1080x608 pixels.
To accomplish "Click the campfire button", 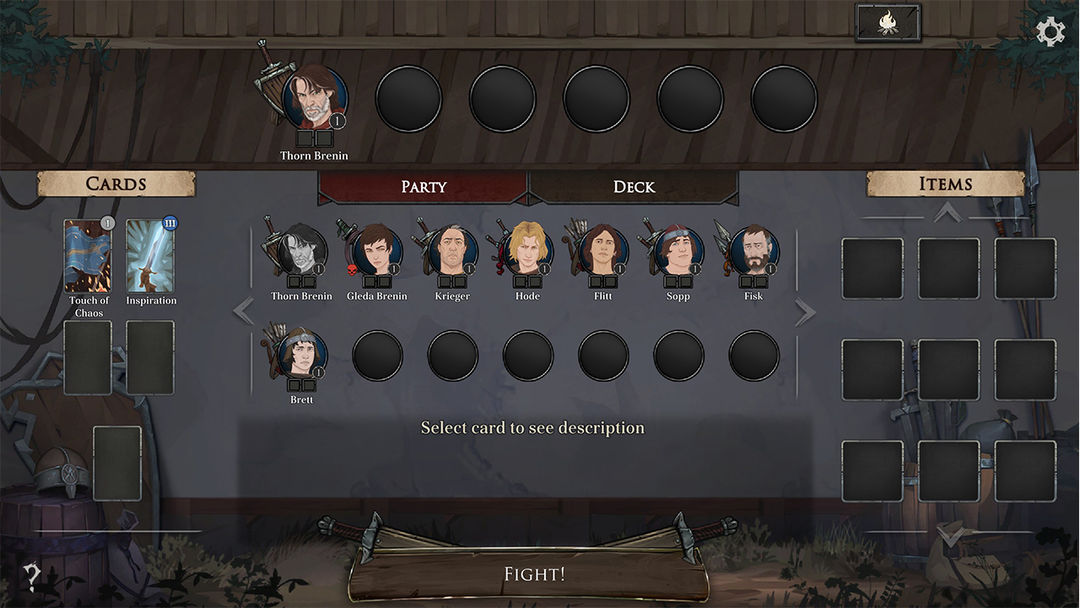I will (x=887, y=23).
